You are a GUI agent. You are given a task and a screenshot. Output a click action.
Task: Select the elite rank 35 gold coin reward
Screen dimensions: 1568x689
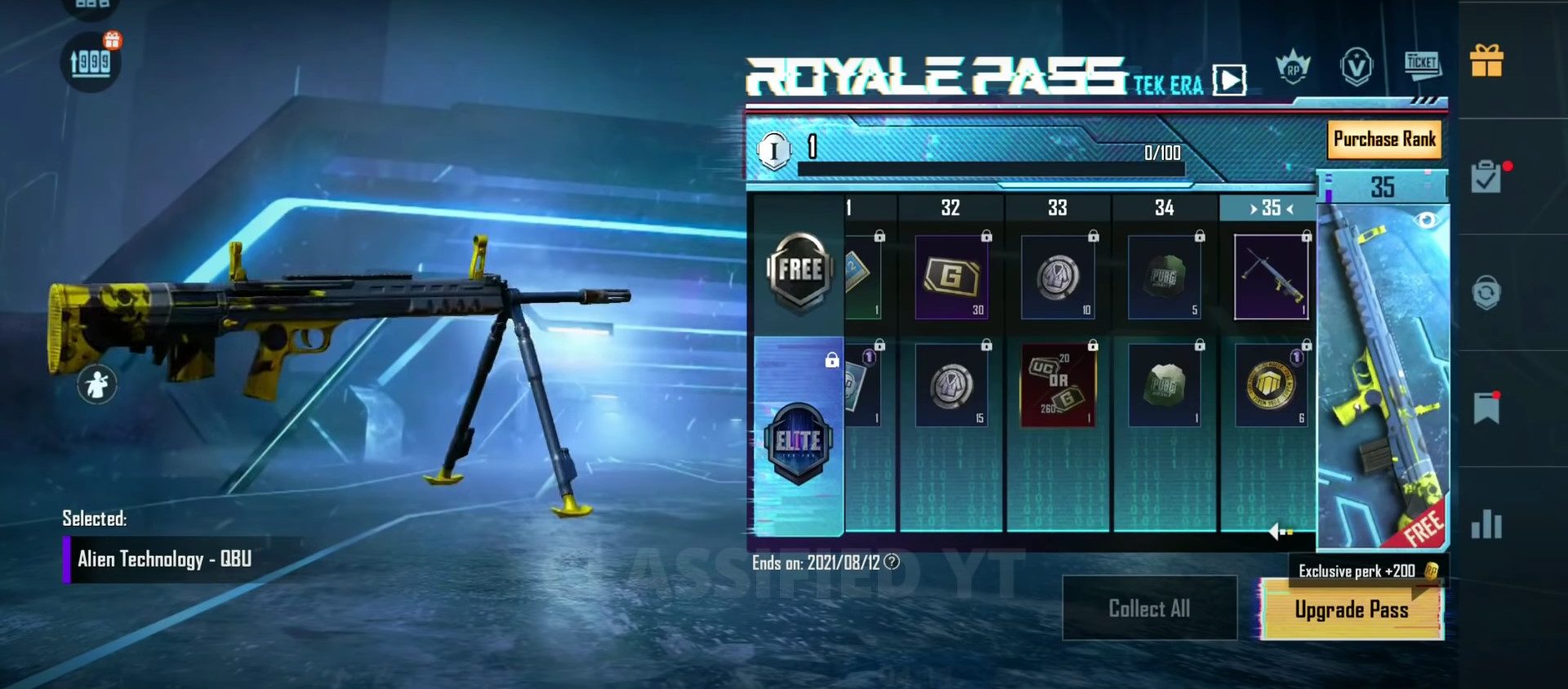point(1271,385)
